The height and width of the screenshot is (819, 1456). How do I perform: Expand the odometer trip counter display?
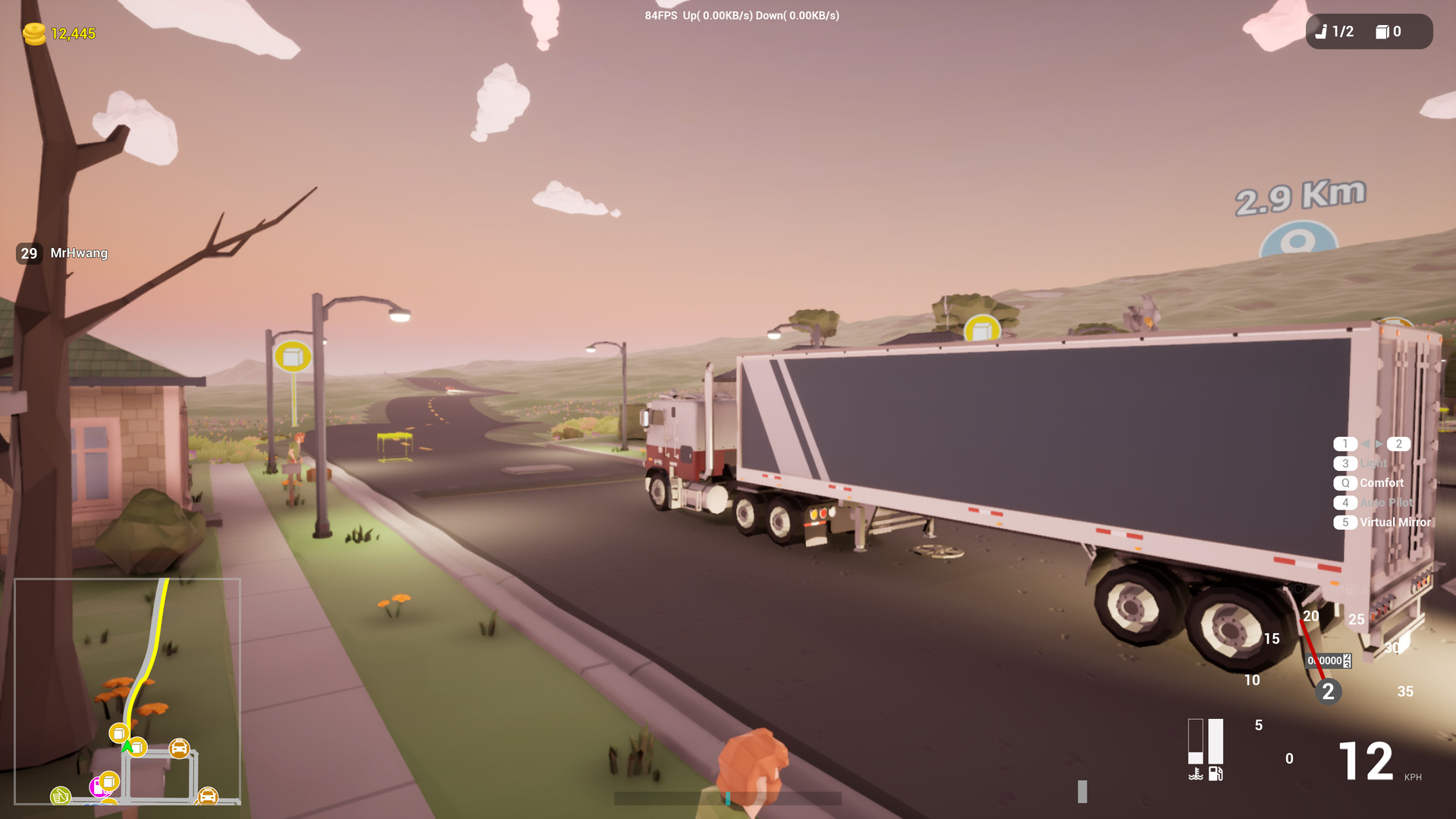(x=1326, y=661)
